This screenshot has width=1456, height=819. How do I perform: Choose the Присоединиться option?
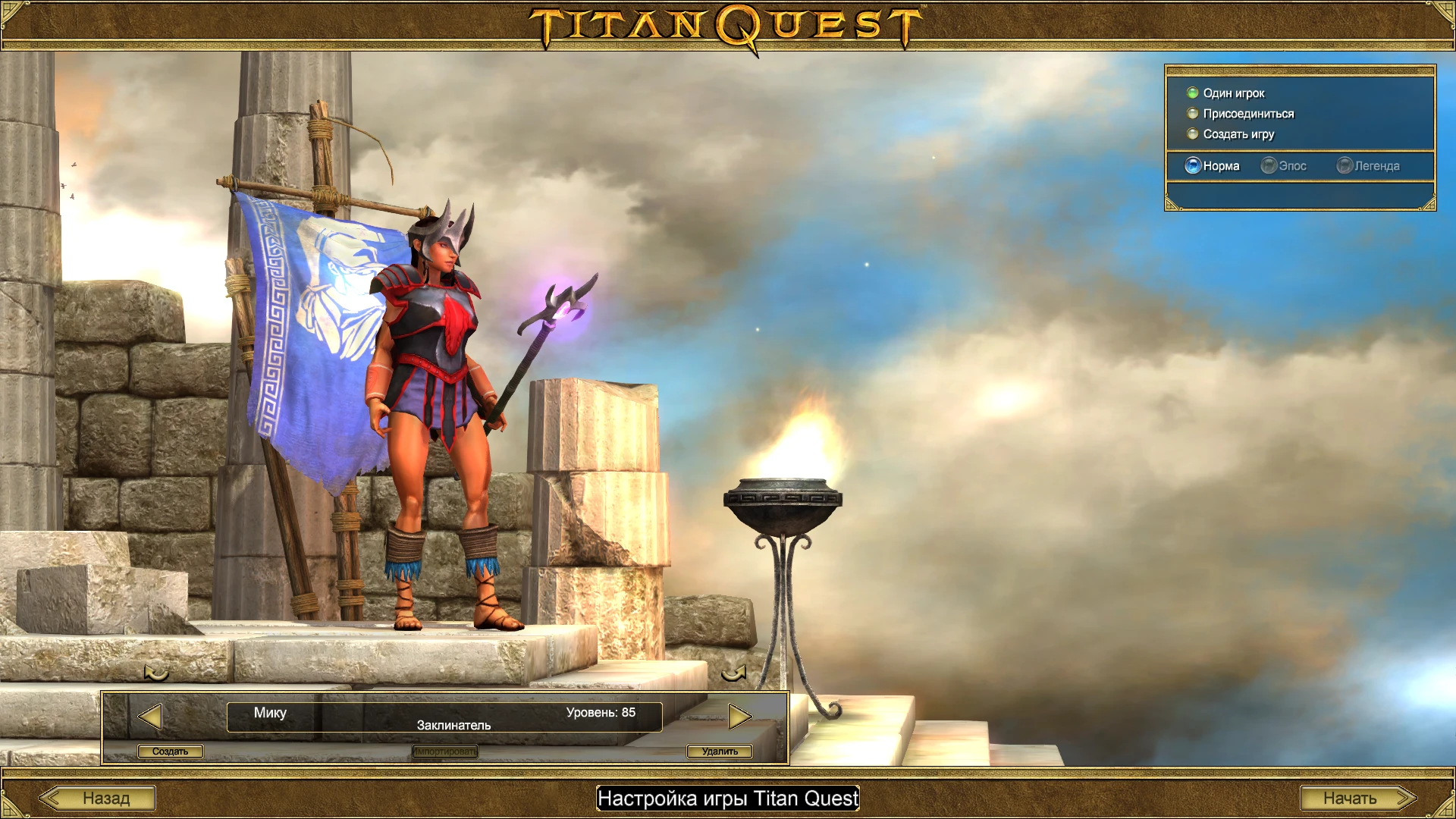point(1247,113)
